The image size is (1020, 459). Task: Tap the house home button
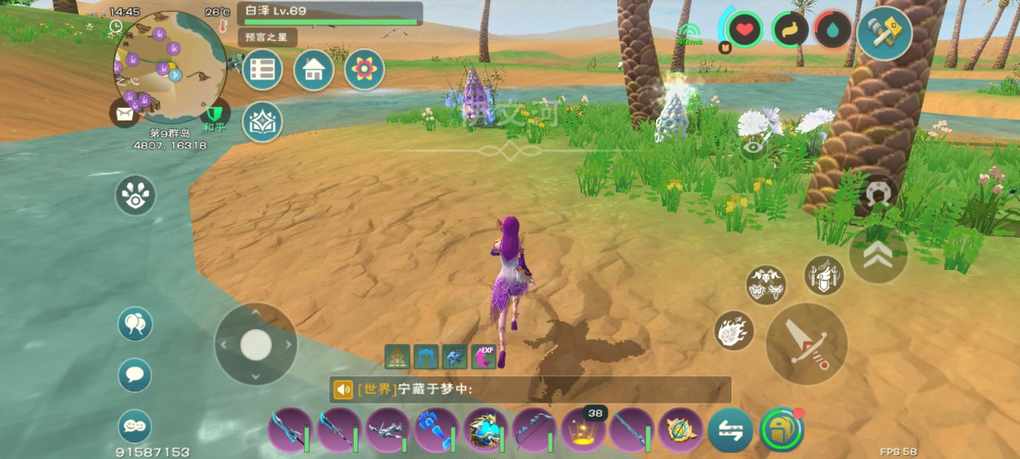(x=314, y=70)
